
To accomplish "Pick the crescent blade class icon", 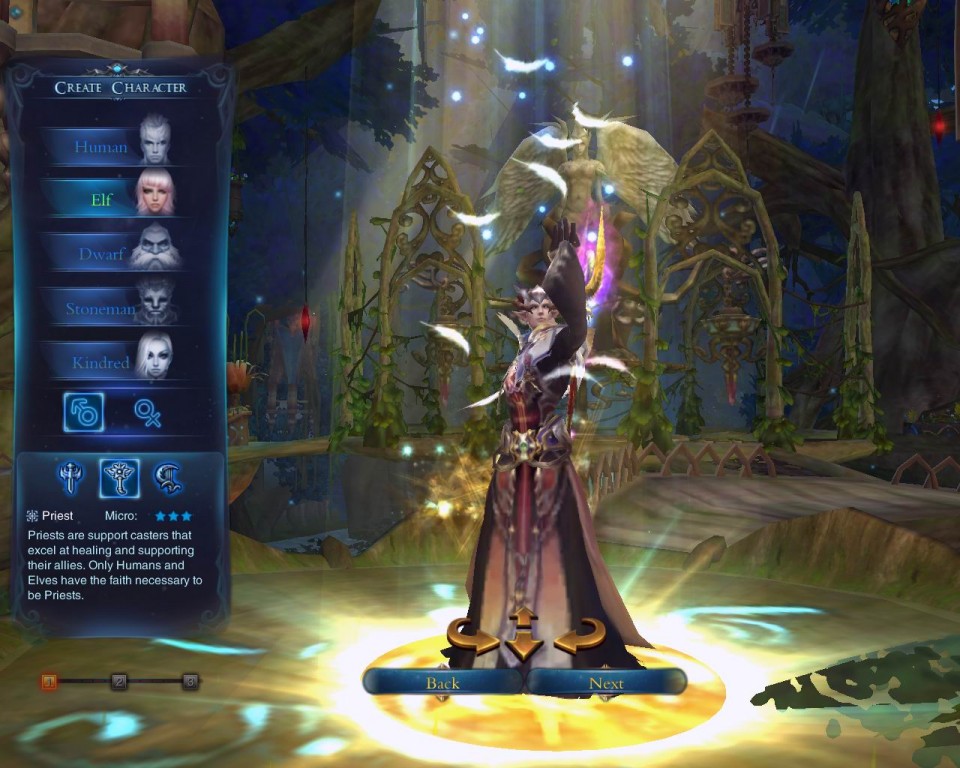I will (168, 478).
